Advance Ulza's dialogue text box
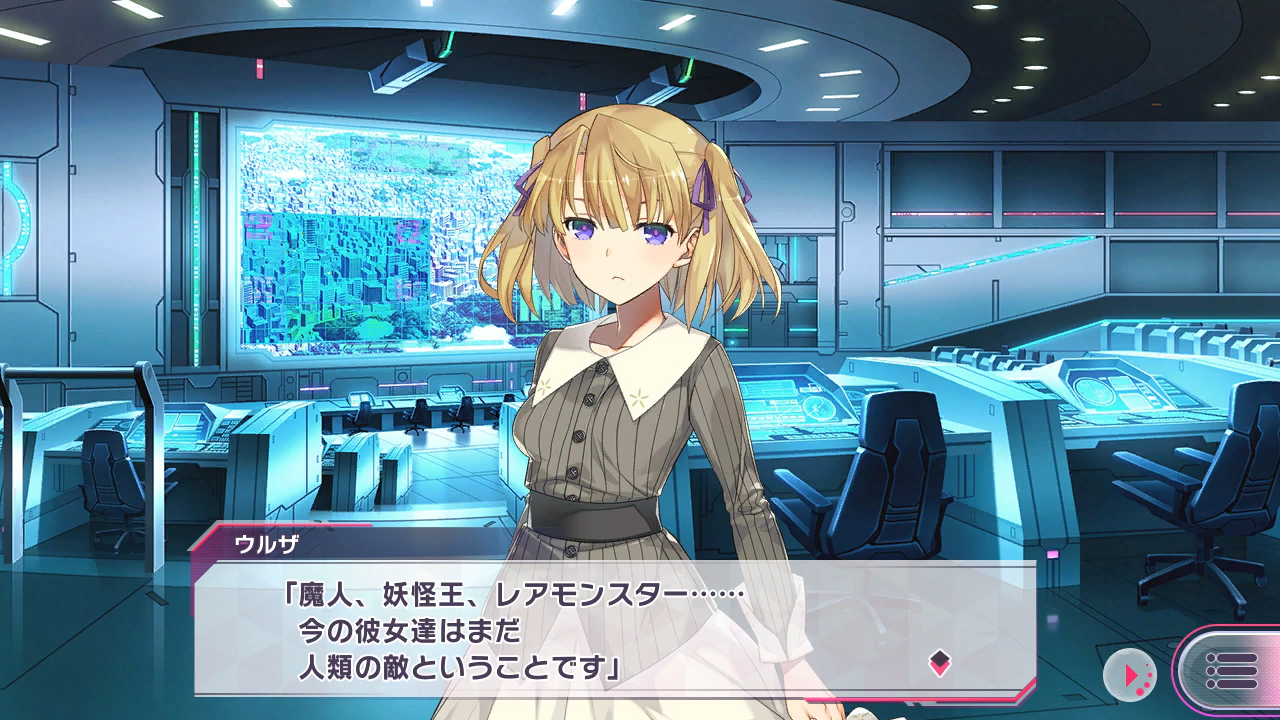Viewport: 1280px width, 720px height. coord(614,632)
